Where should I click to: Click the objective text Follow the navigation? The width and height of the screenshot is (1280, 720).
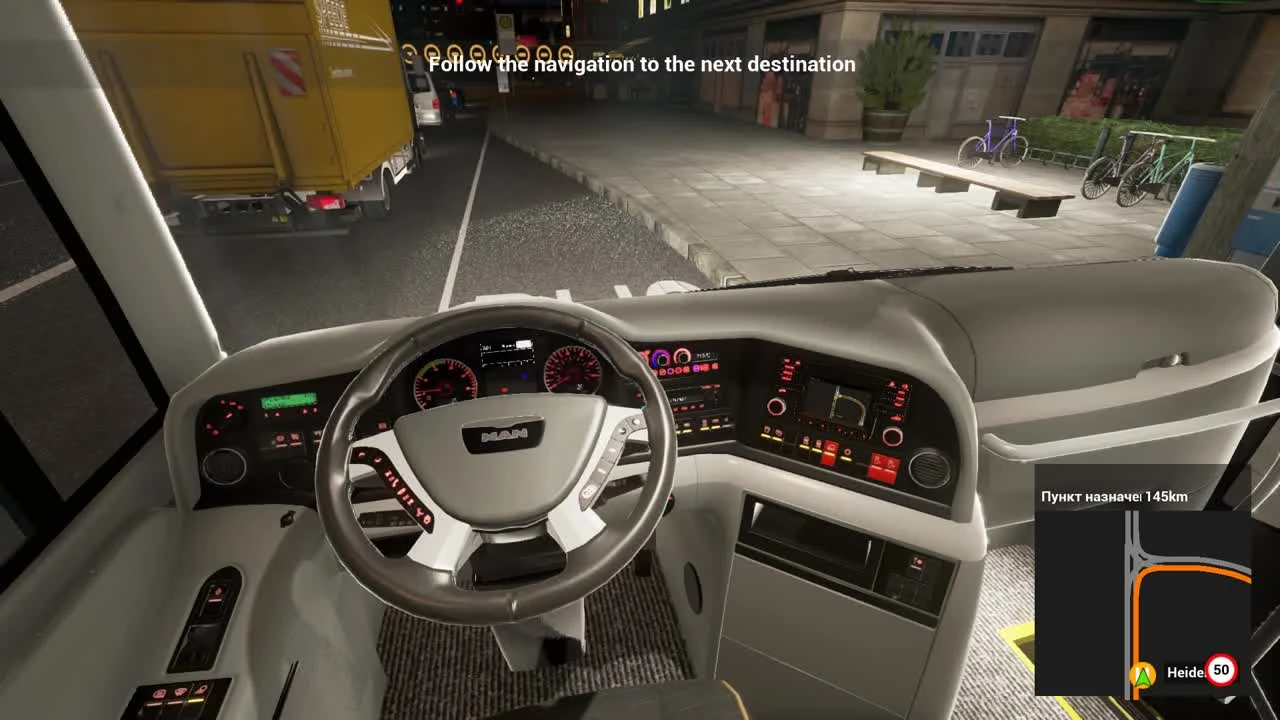click(642, 64)
